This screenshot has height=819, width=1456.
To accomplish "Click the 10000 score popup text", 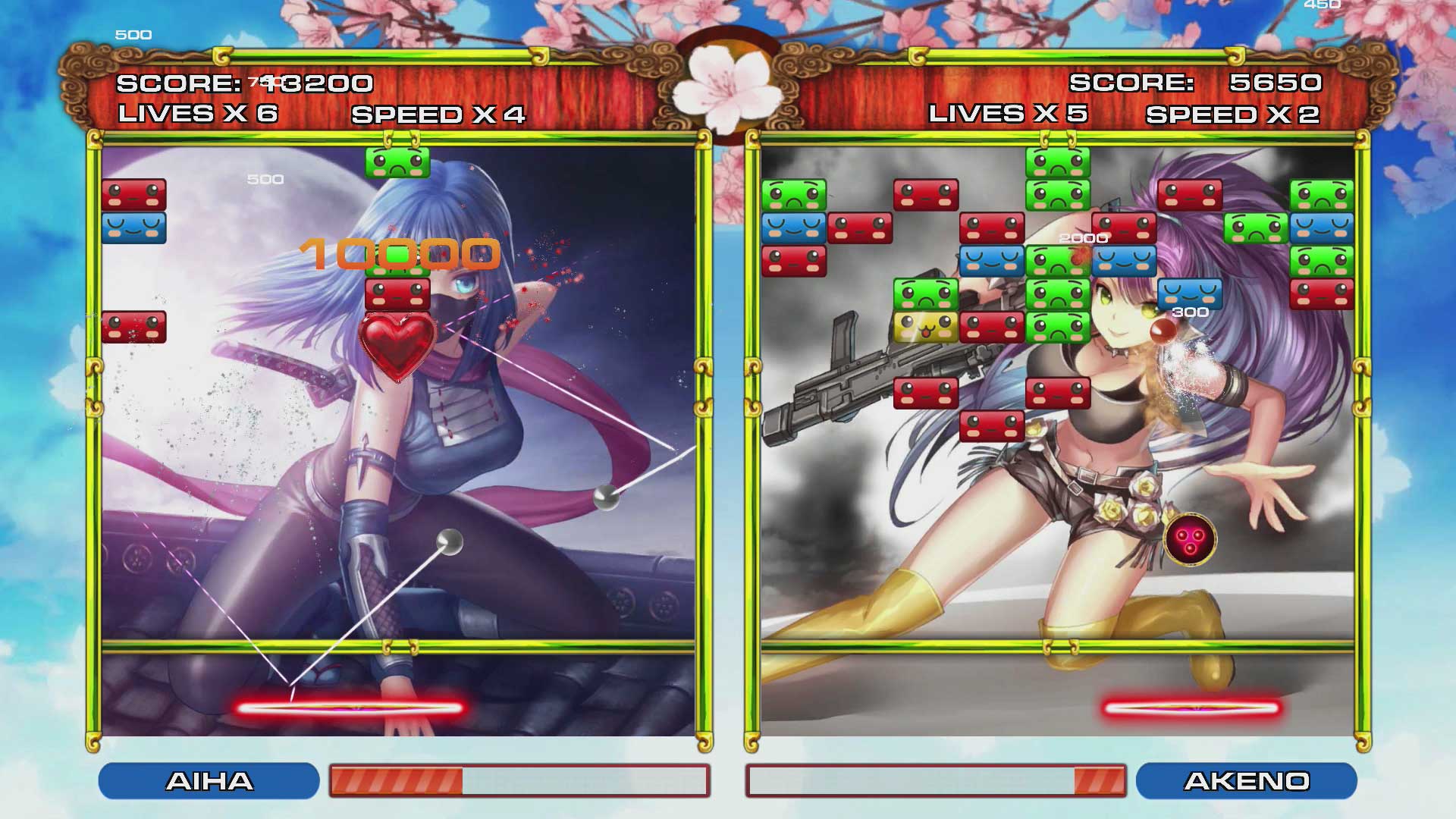I will (403, 255).
